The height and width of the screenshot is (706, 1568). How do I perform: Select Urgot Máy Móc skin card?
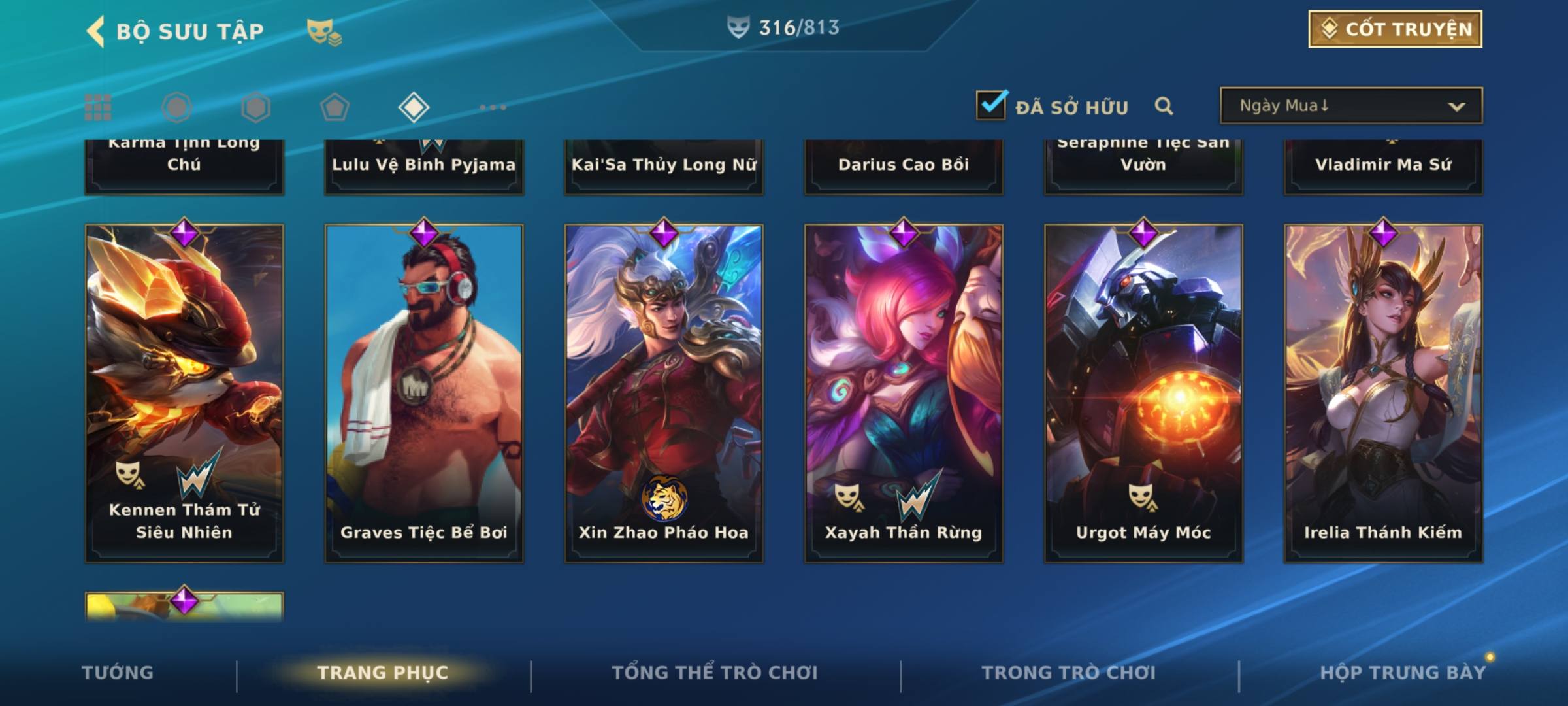click(x=1143, y=392)
